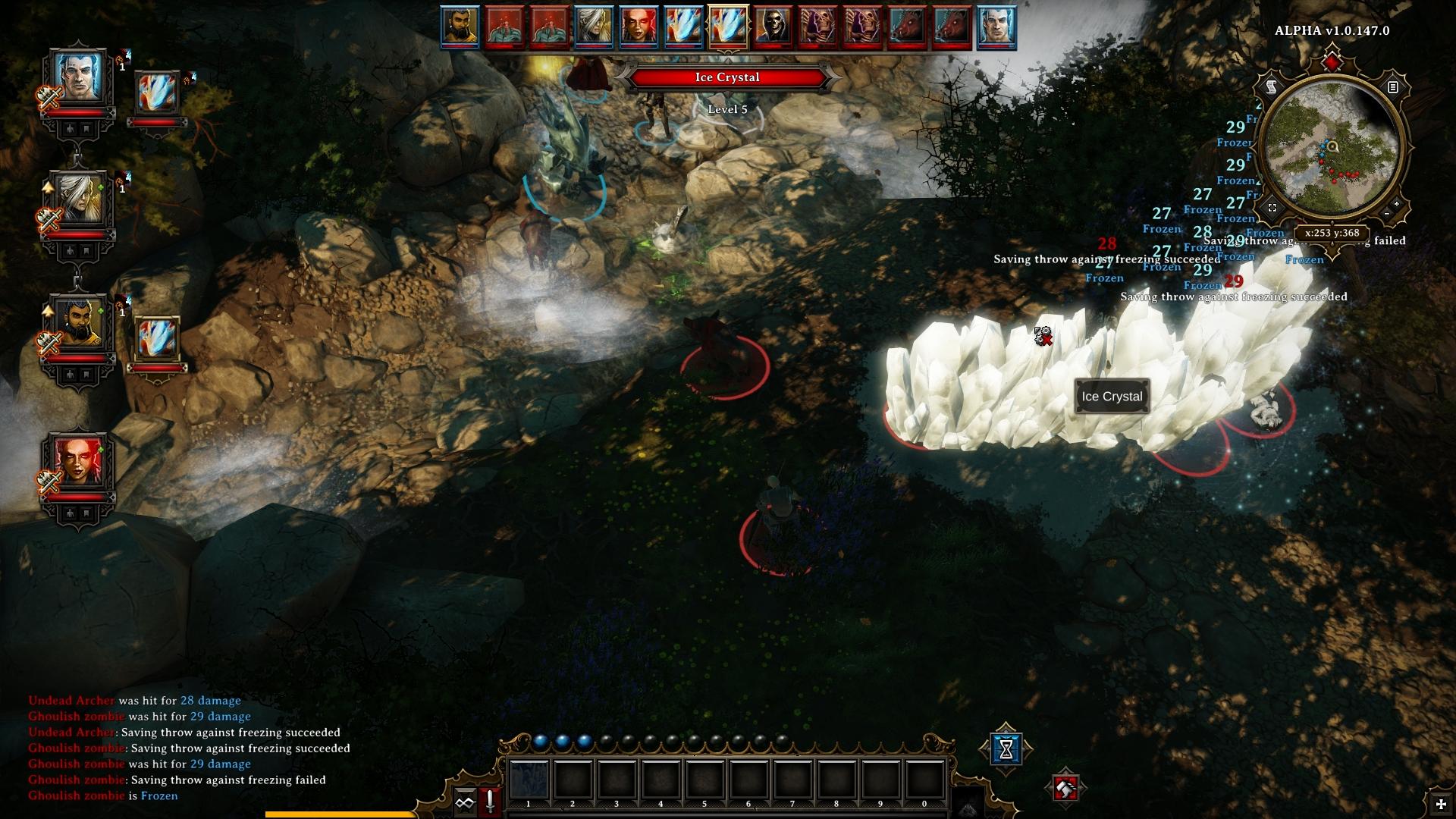Select the red-haired woman party portrait
The height and width of the screenshot is (819, 1456).
[78, 461]
